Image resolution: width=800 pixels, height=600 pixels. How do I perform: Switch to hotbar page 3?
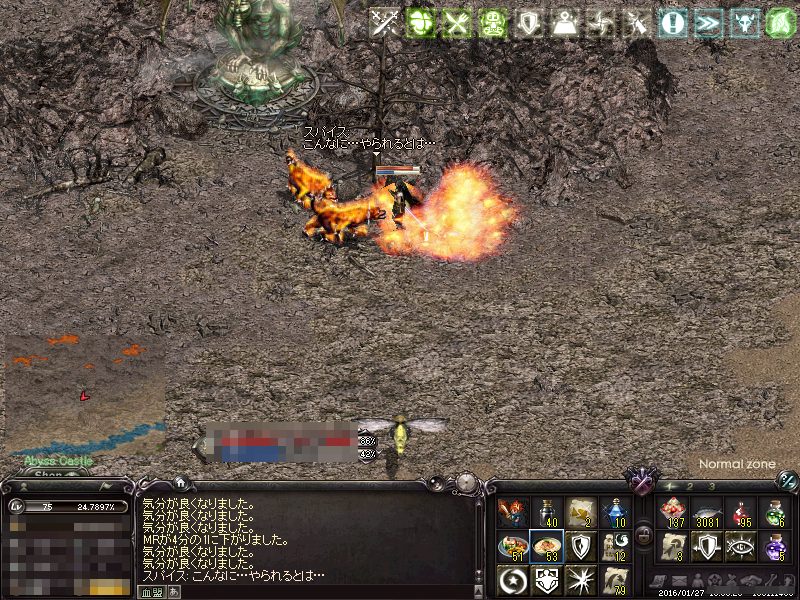pos(711,486)
